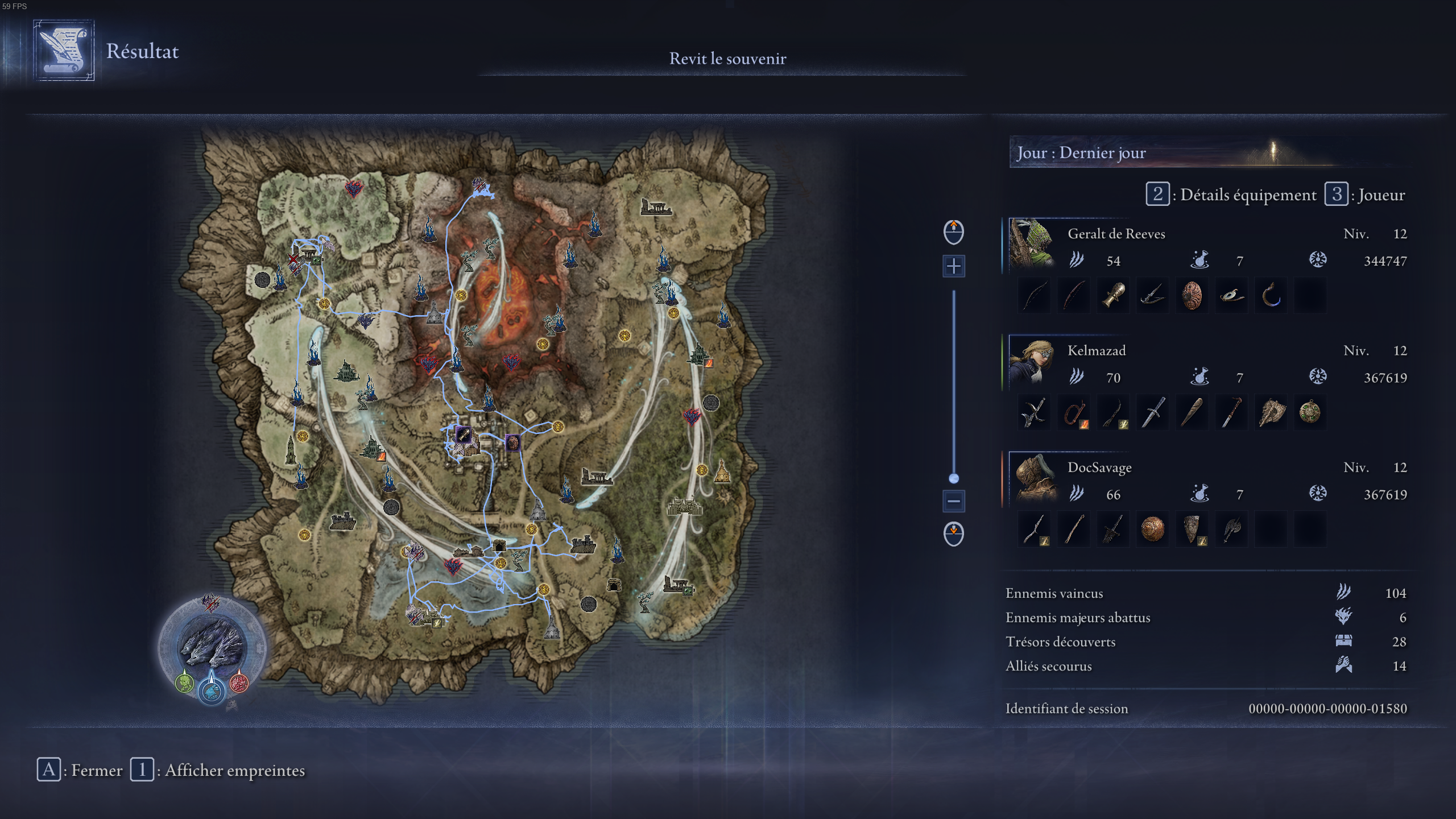
Task: Select Kelmazad's axe equipment icon
Action: point(1272,412)
